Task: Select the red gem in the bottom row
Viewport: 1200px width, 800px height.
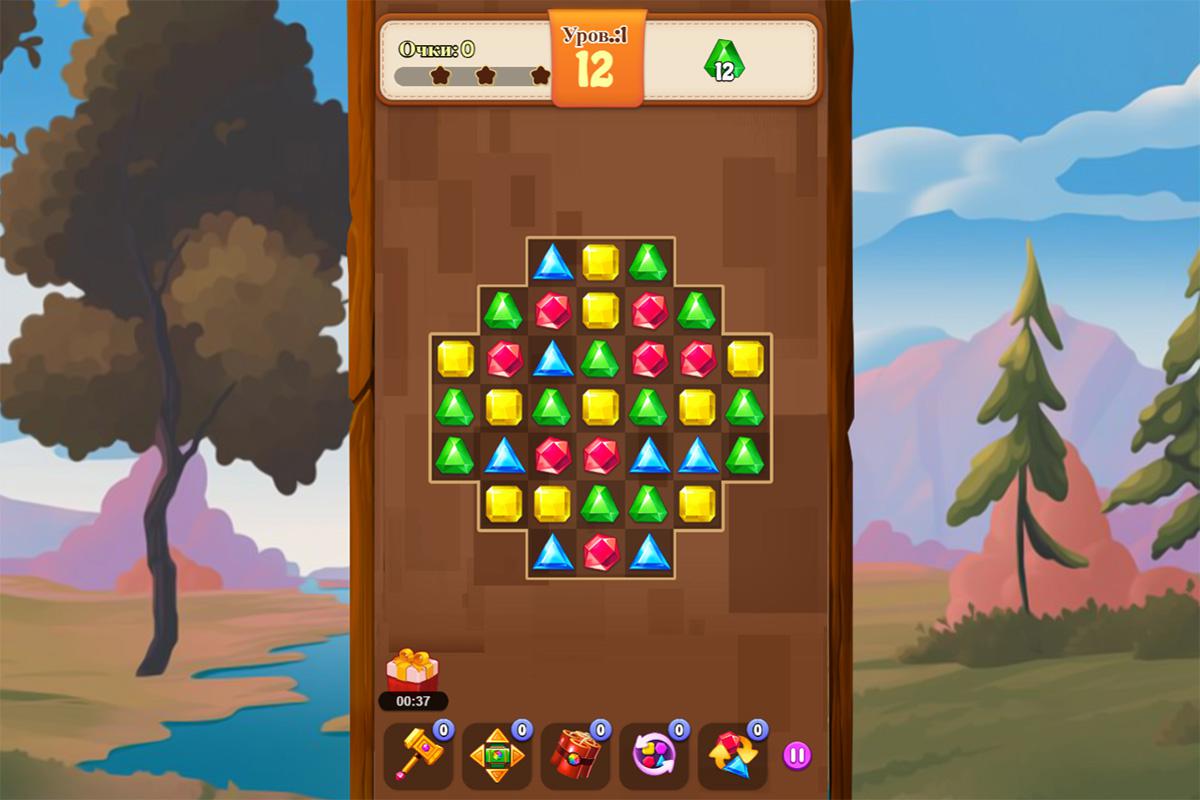Action: click(x=601, y=552)
